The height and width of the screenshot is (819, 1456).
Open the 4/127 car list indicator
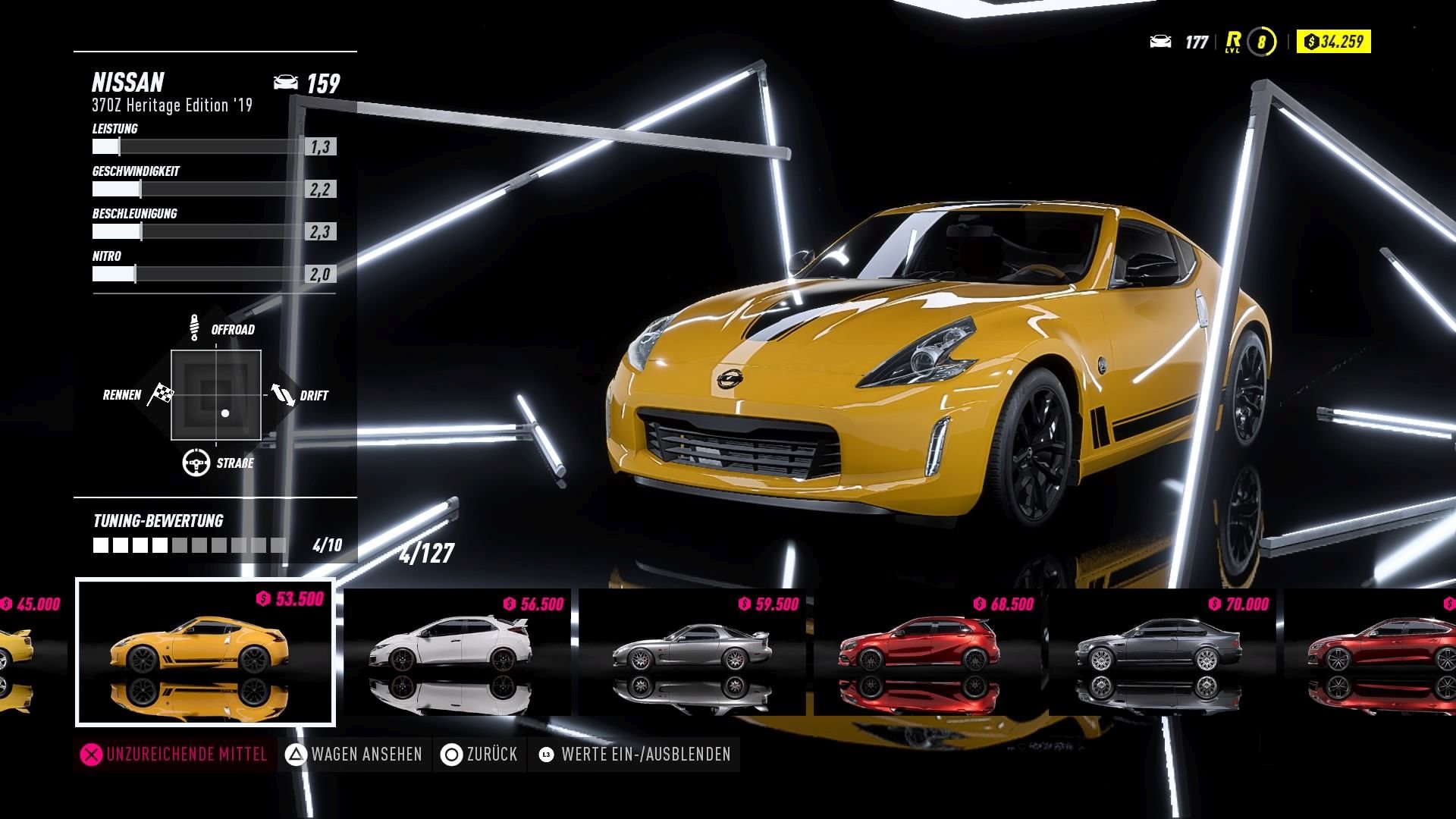tap(426, 554)
